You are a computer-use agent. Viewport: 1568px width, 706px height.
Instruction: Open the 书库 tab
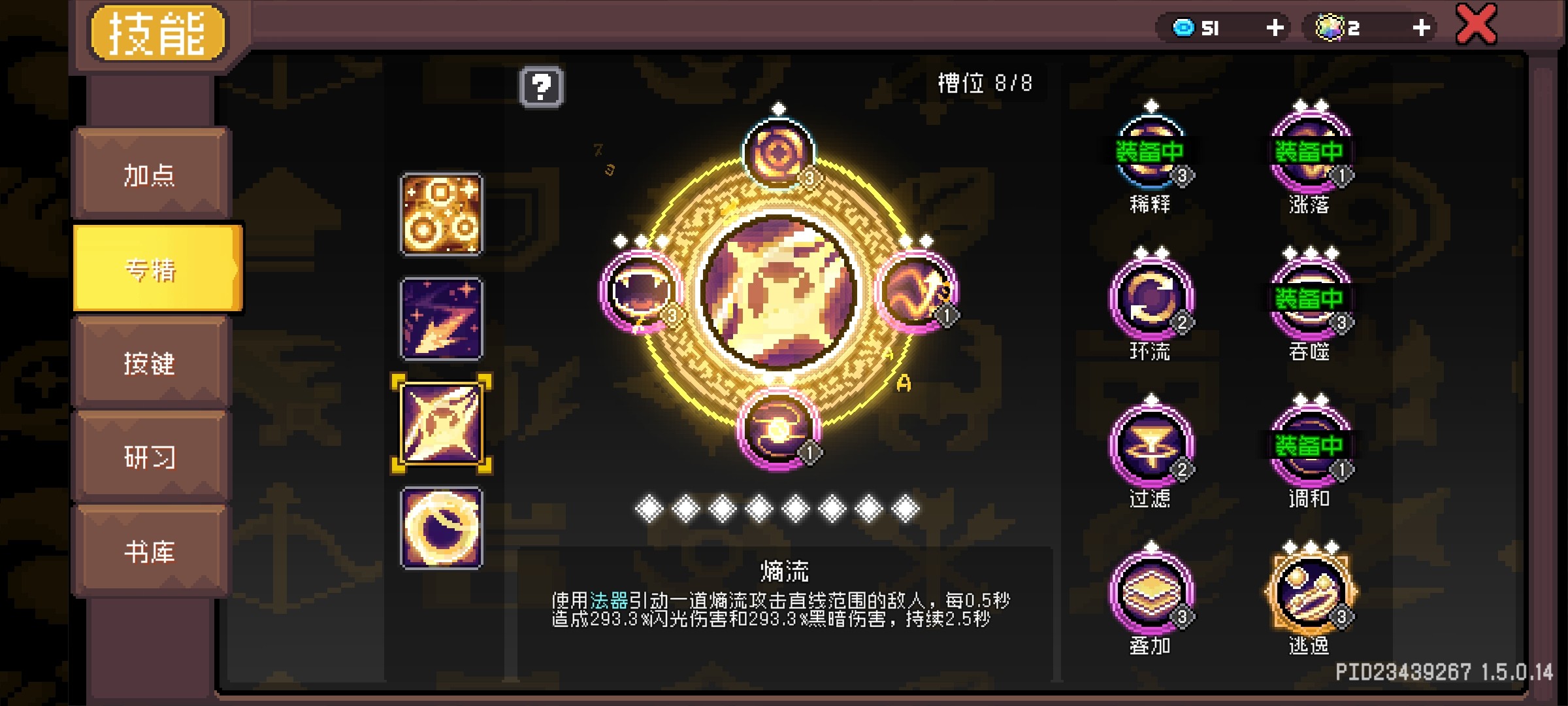150,552
